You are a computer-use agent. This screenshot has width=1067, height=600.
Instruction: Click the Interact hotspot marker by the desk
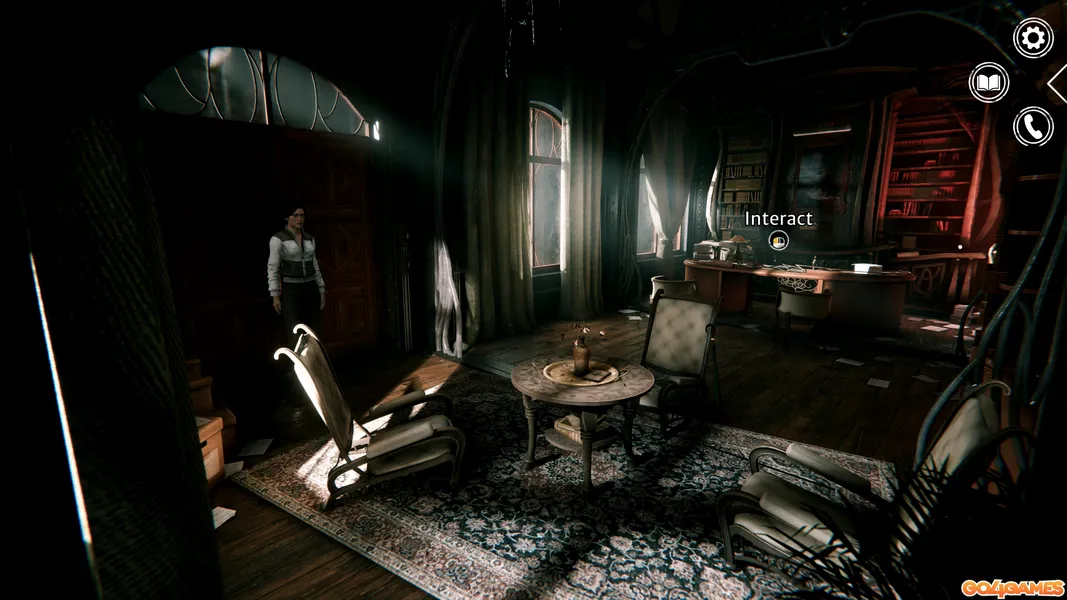coord(779,240)
